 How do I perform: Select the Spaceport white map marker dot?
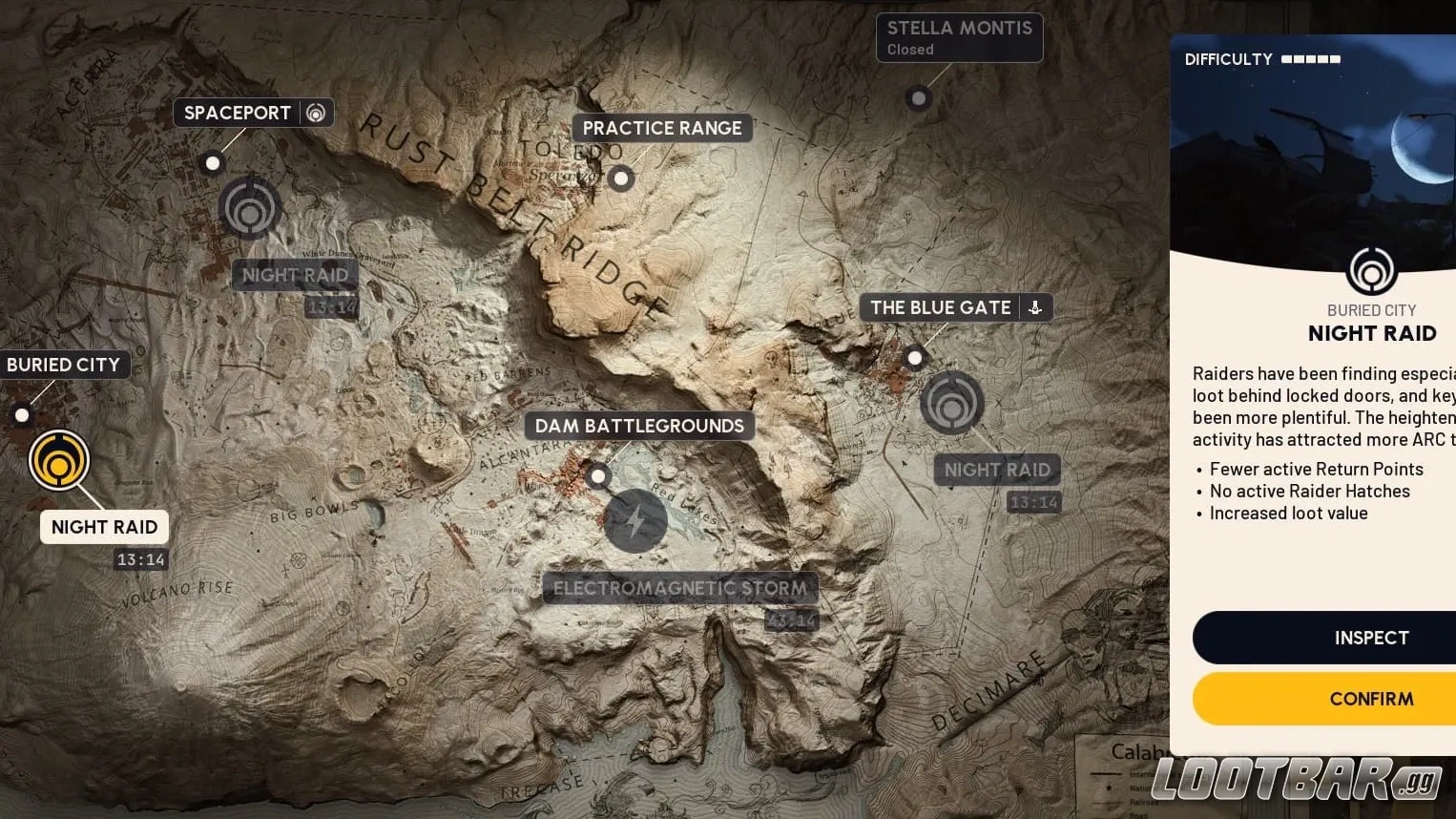tap(212, 163)
